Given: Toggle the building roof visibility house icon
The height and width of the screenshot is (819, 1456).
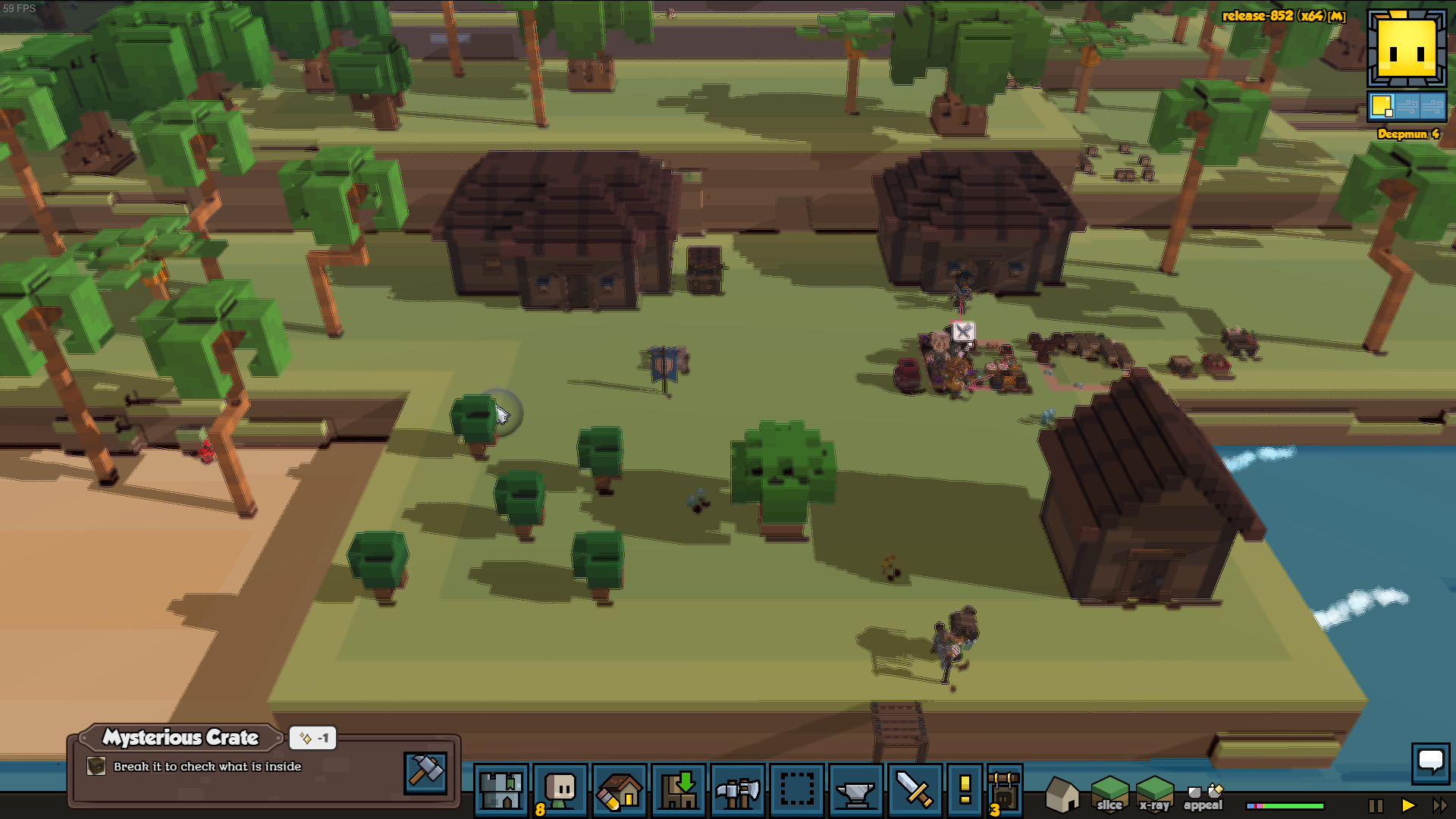Looking at the screenshot, I should pyautogui.click(x=1062, y=795).
